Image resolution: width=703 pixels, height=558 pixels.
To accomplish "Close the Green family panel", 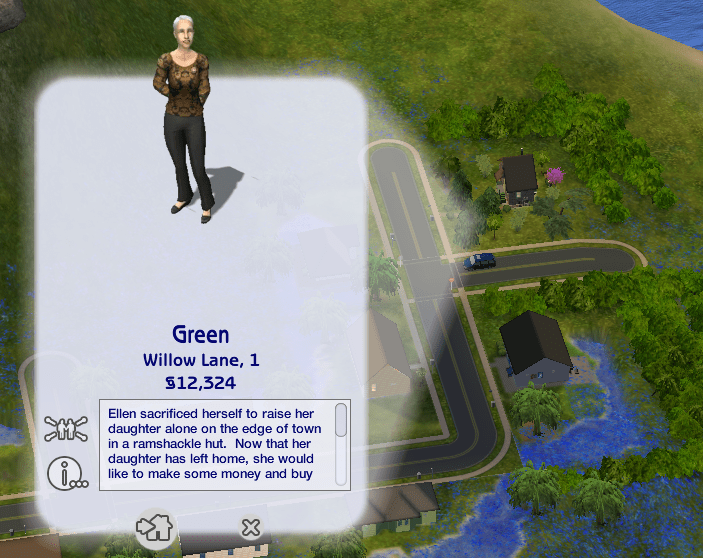I will (x=251, y=527).
